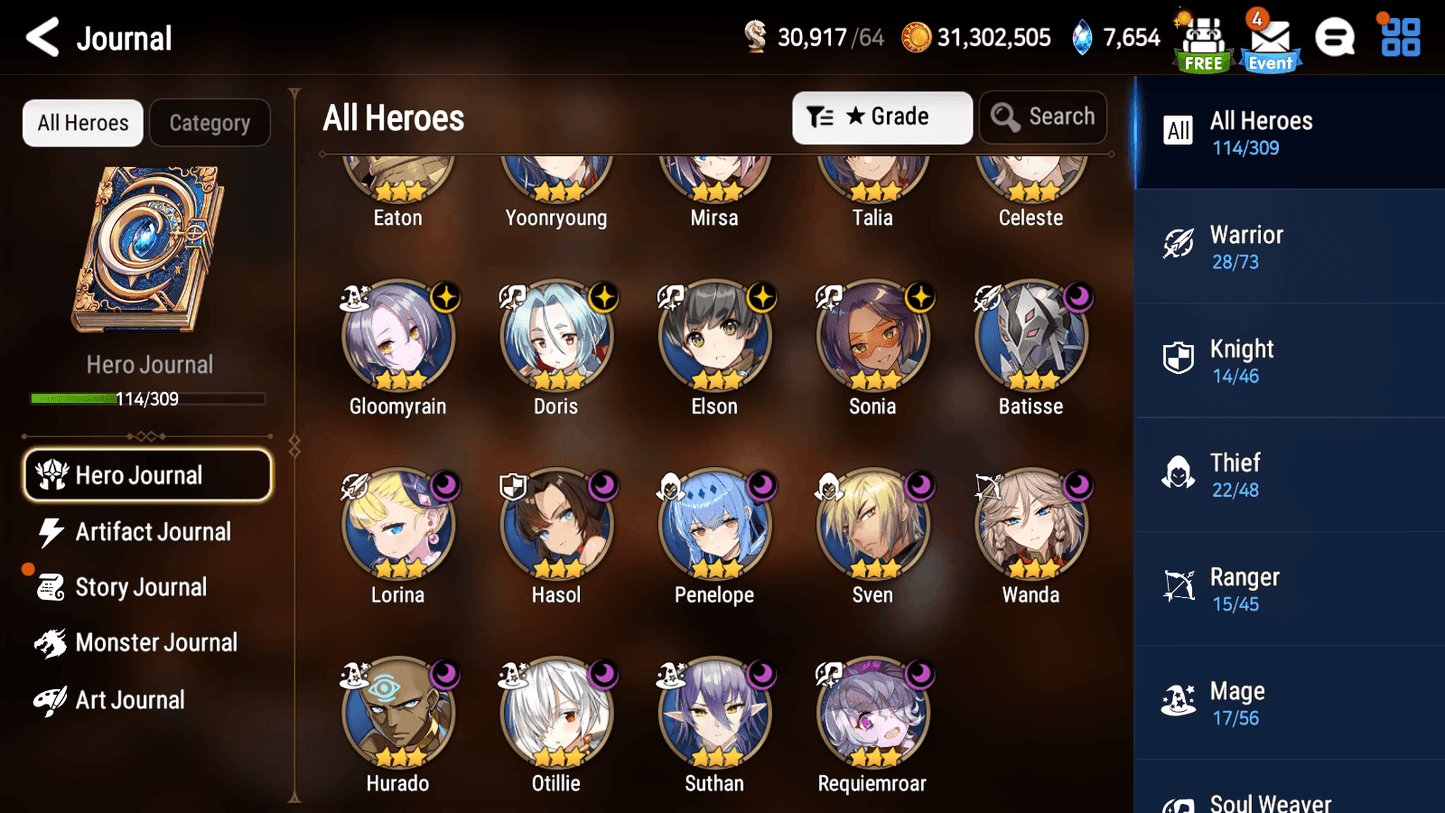The height and width of the screenshot is (813, 1445).
Task: Open the FREE gift shop icon
Action: point(1203,42)
